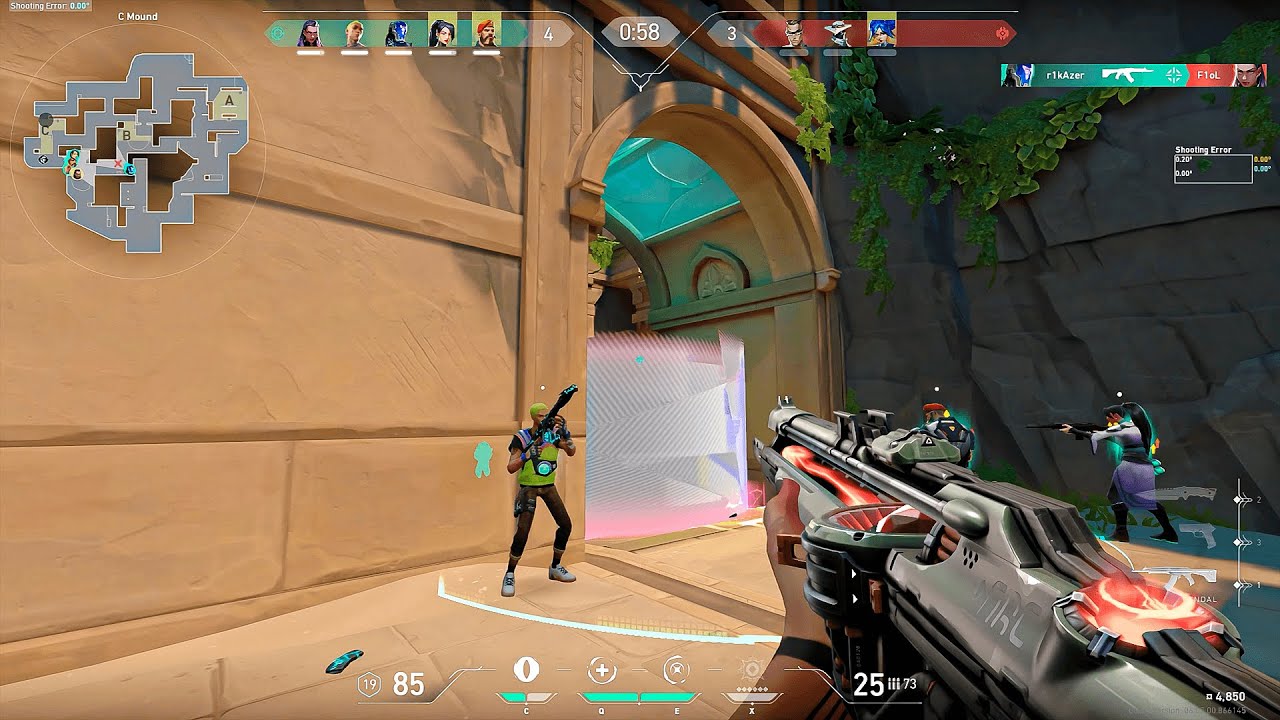Screen dimensions: 1280x720
Task: Pick the sunglasses enemy agent portrait
Action: point(793,33)
